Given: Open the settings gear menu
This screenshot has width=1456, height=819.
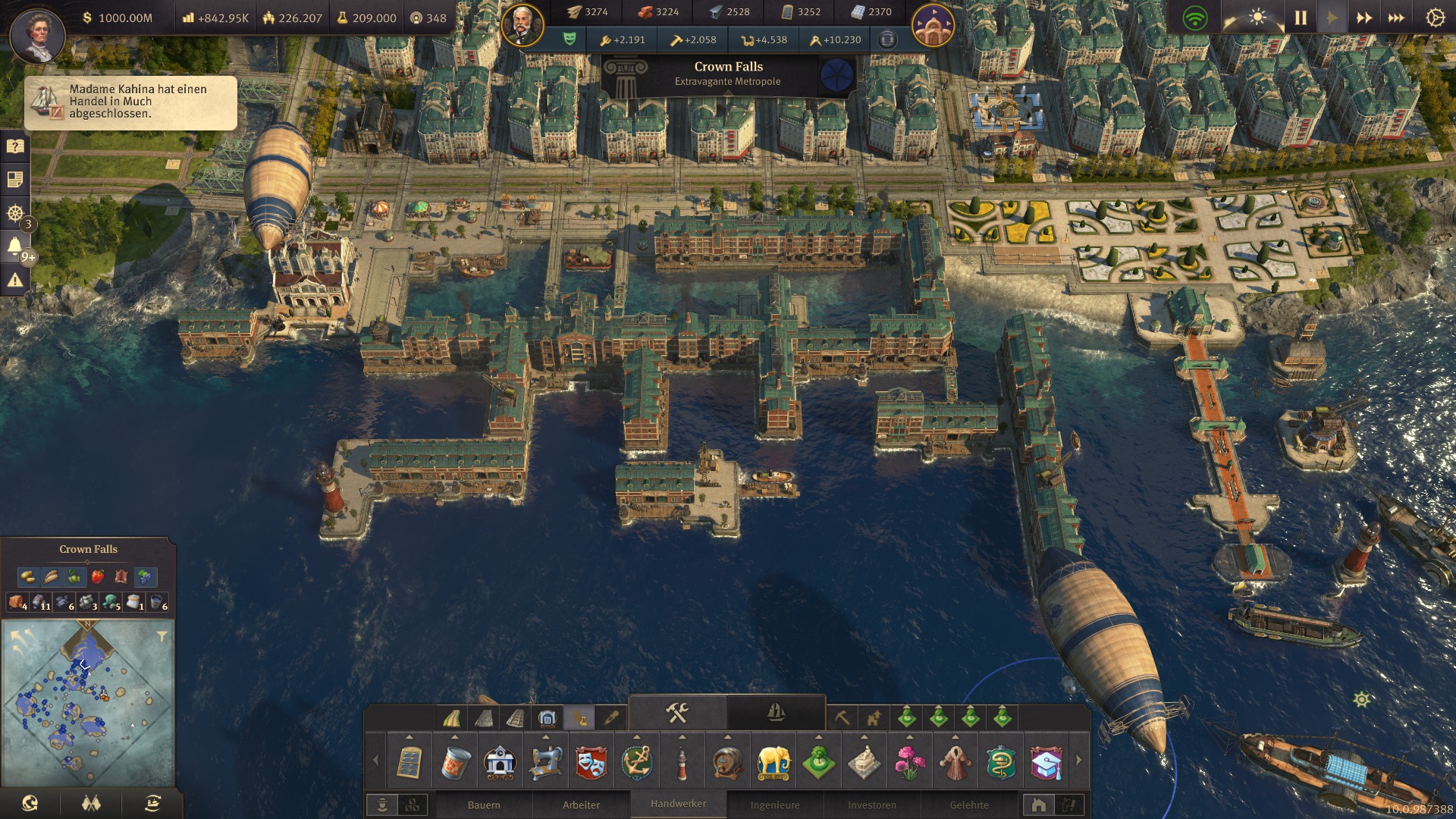Looking at the screenshot, I should pyautogui.click(x=1435, y=17).
